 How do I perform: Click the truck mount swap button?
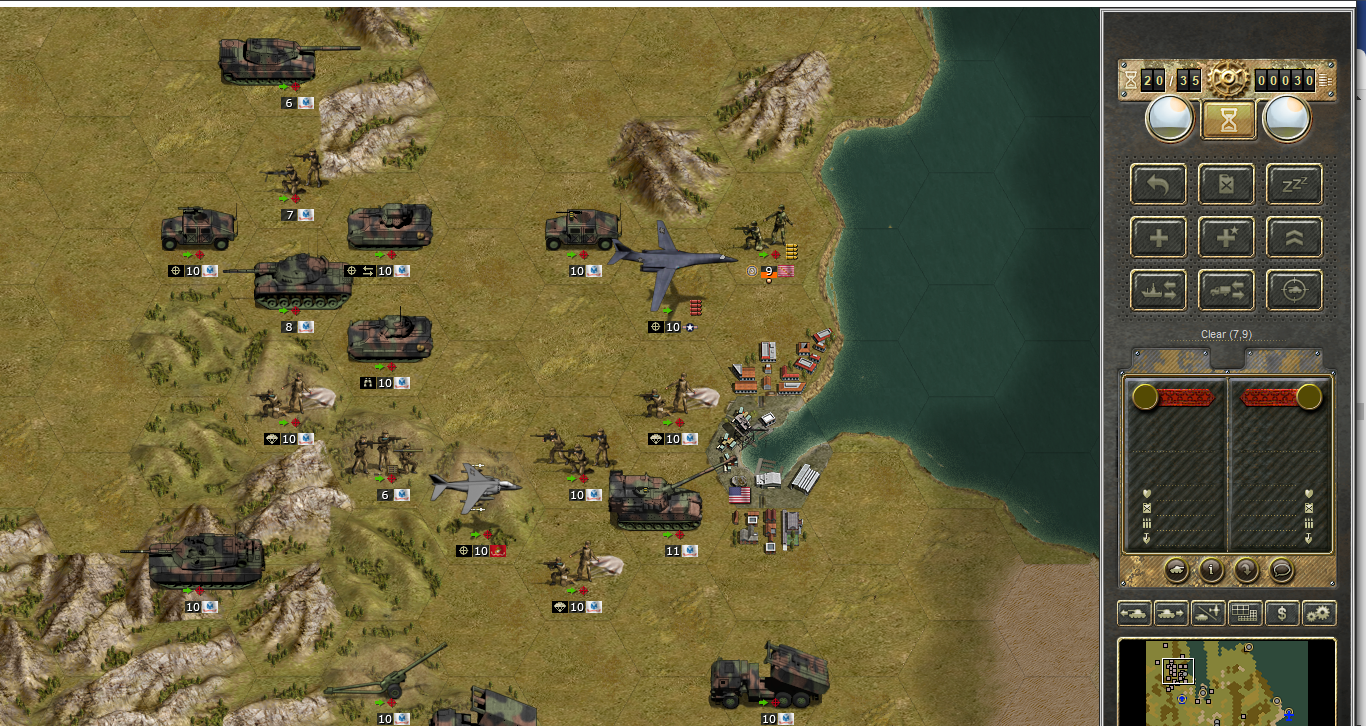(x=1227, y=290)
